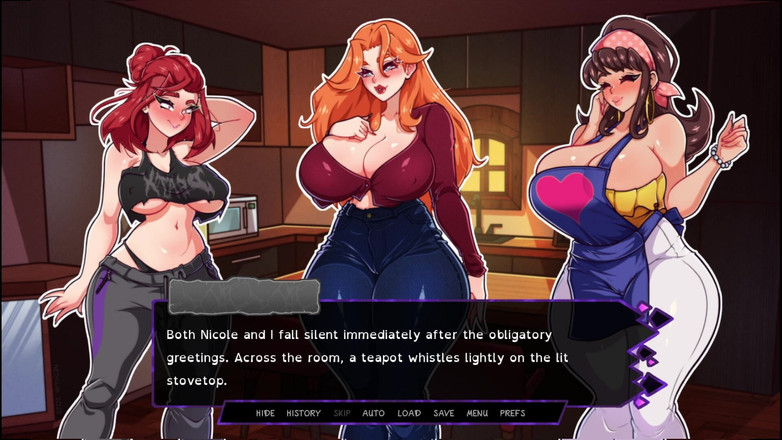Activate SKIP to fast-forward text
Image resolution: width=782 pixels, height=440 pixels.
[342, 413]
